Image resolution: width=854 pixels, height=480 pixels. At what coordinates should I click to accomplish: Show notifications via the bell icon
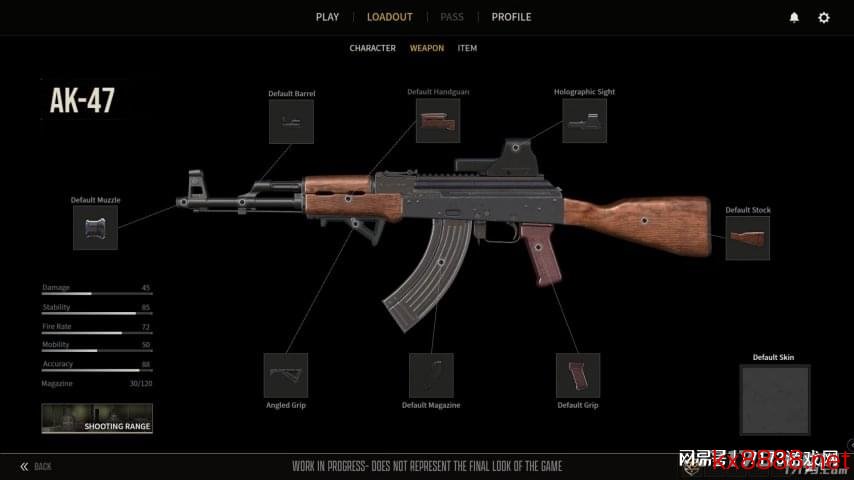click(x=794, y=17)
